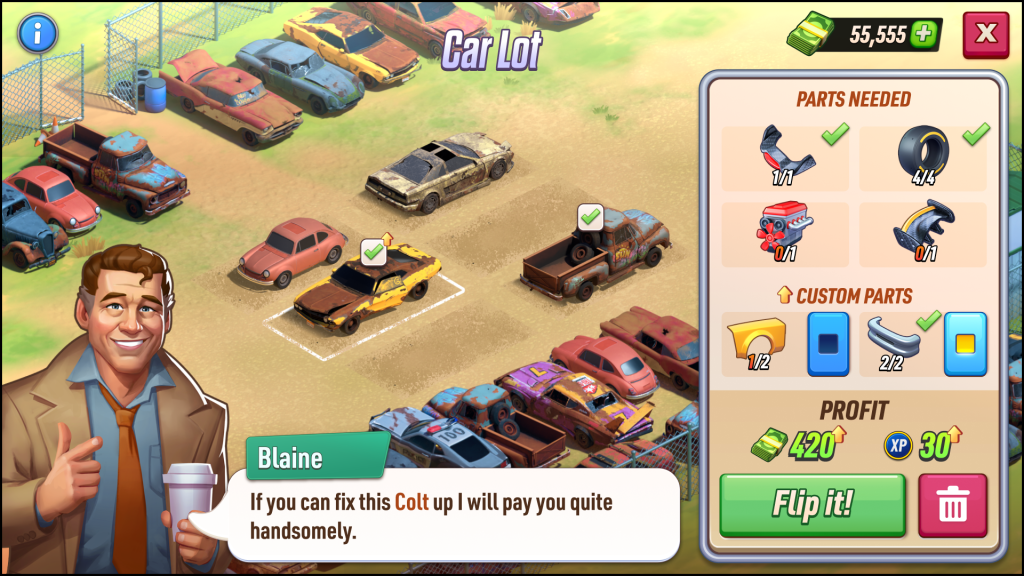Screen dimensions: 1024x576
Task: Click the green Flip it! button
Action: point(812,504)
